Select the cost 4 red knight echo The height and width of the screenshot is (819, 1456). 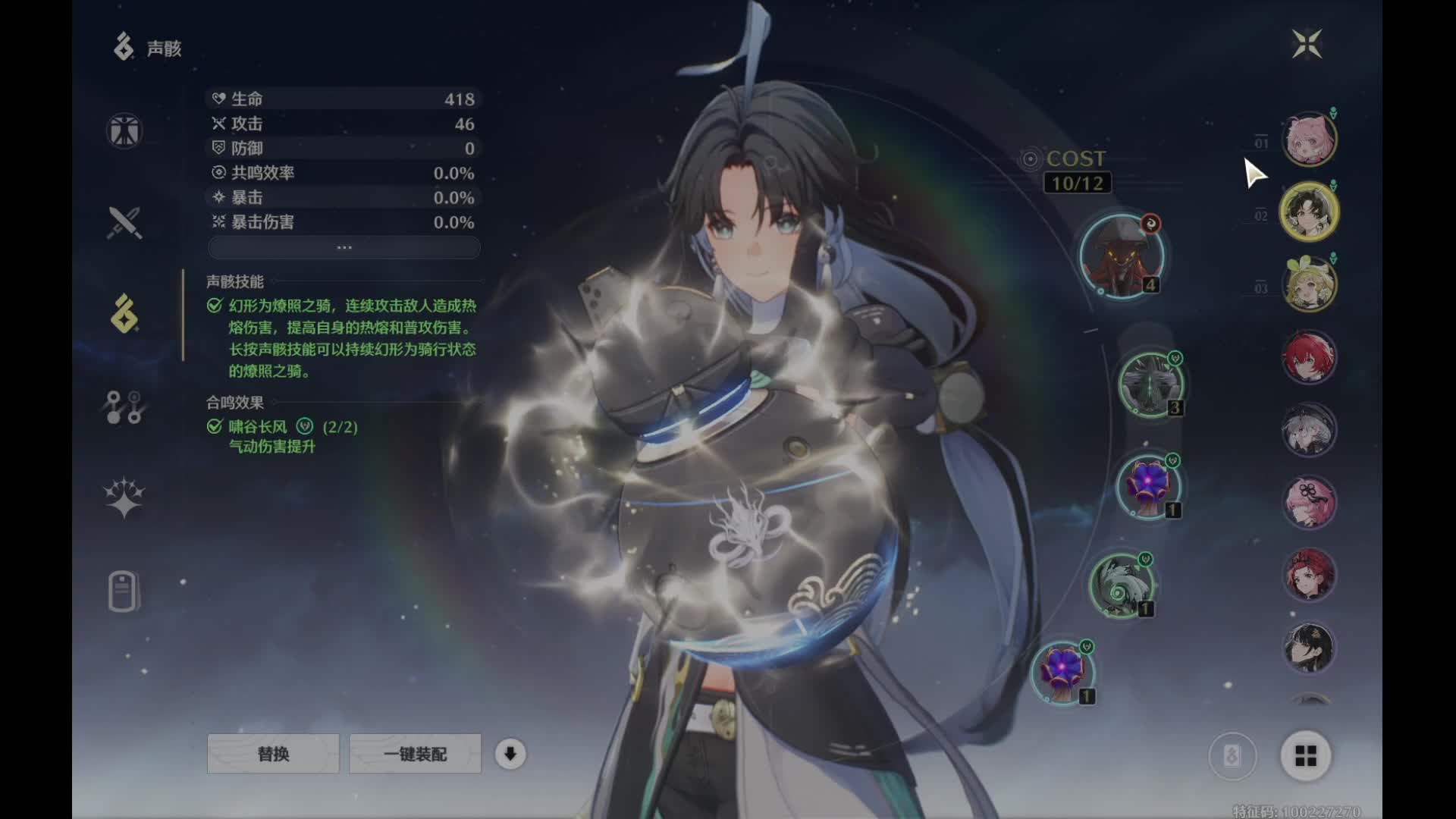(1121, 256)
